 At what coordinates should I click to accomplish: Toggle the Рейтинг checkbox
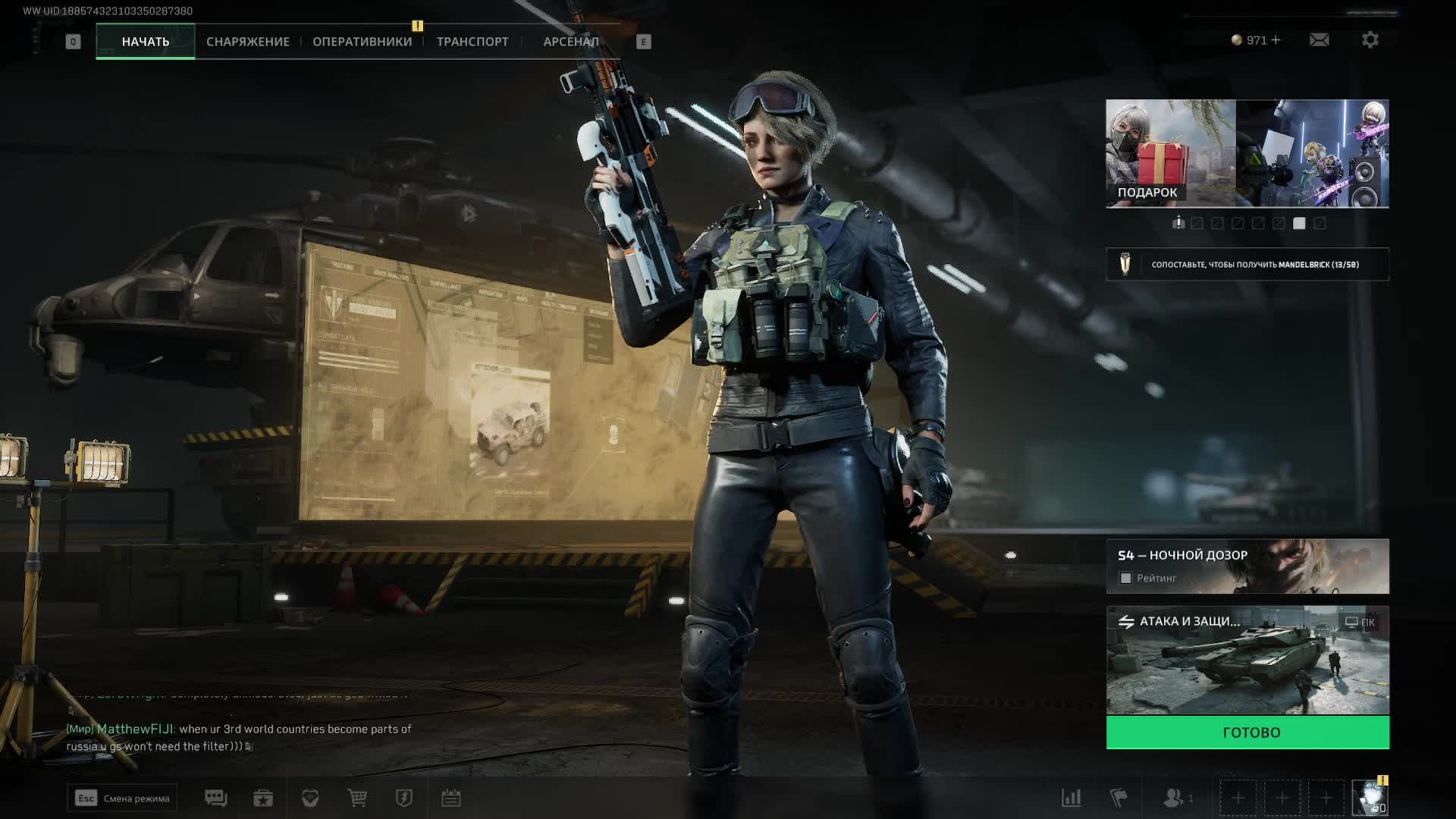tap(1126, 579)
